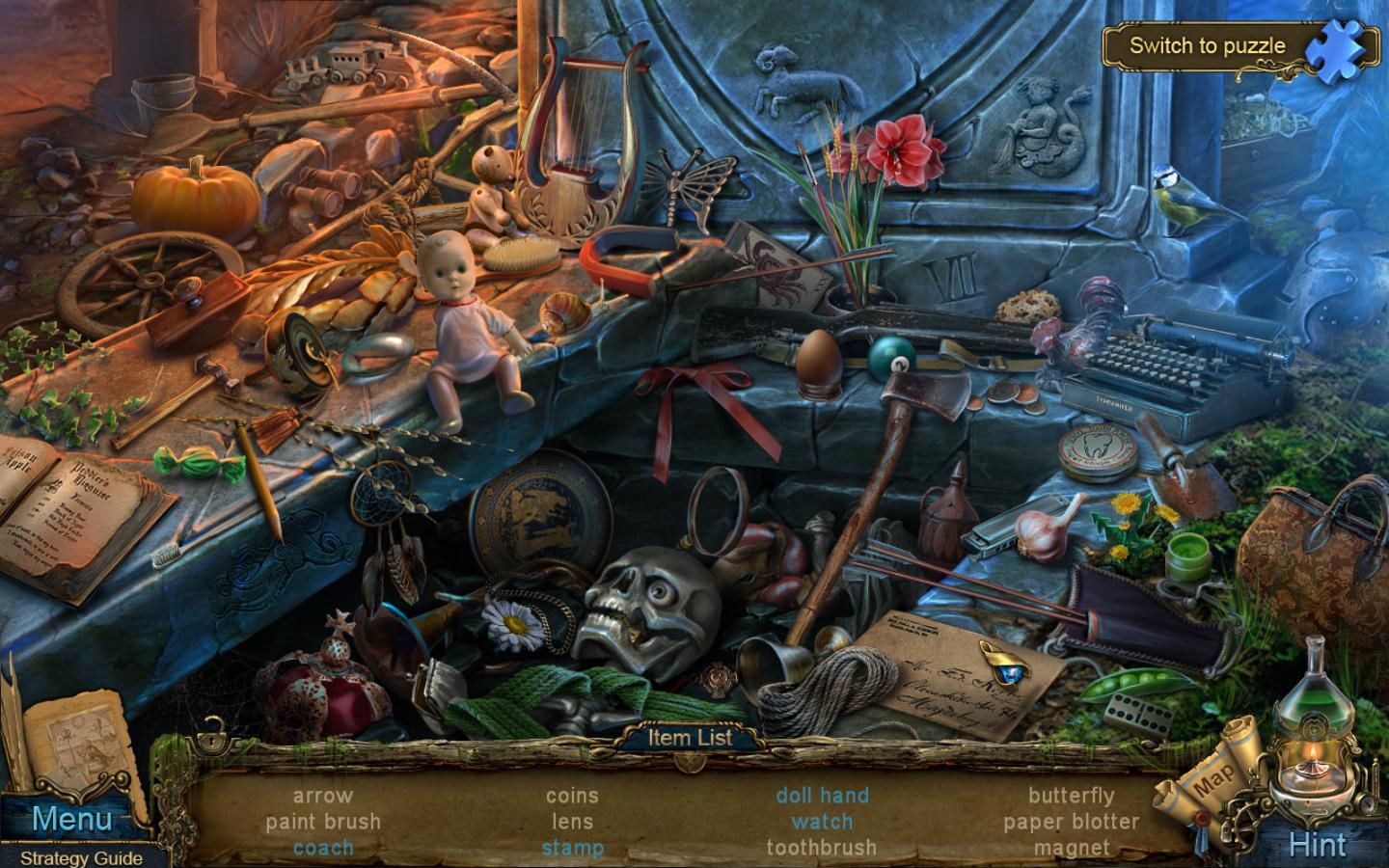The image size is (1389, 868).
Task: Click the Hint label
Action: pos(1320,843)
